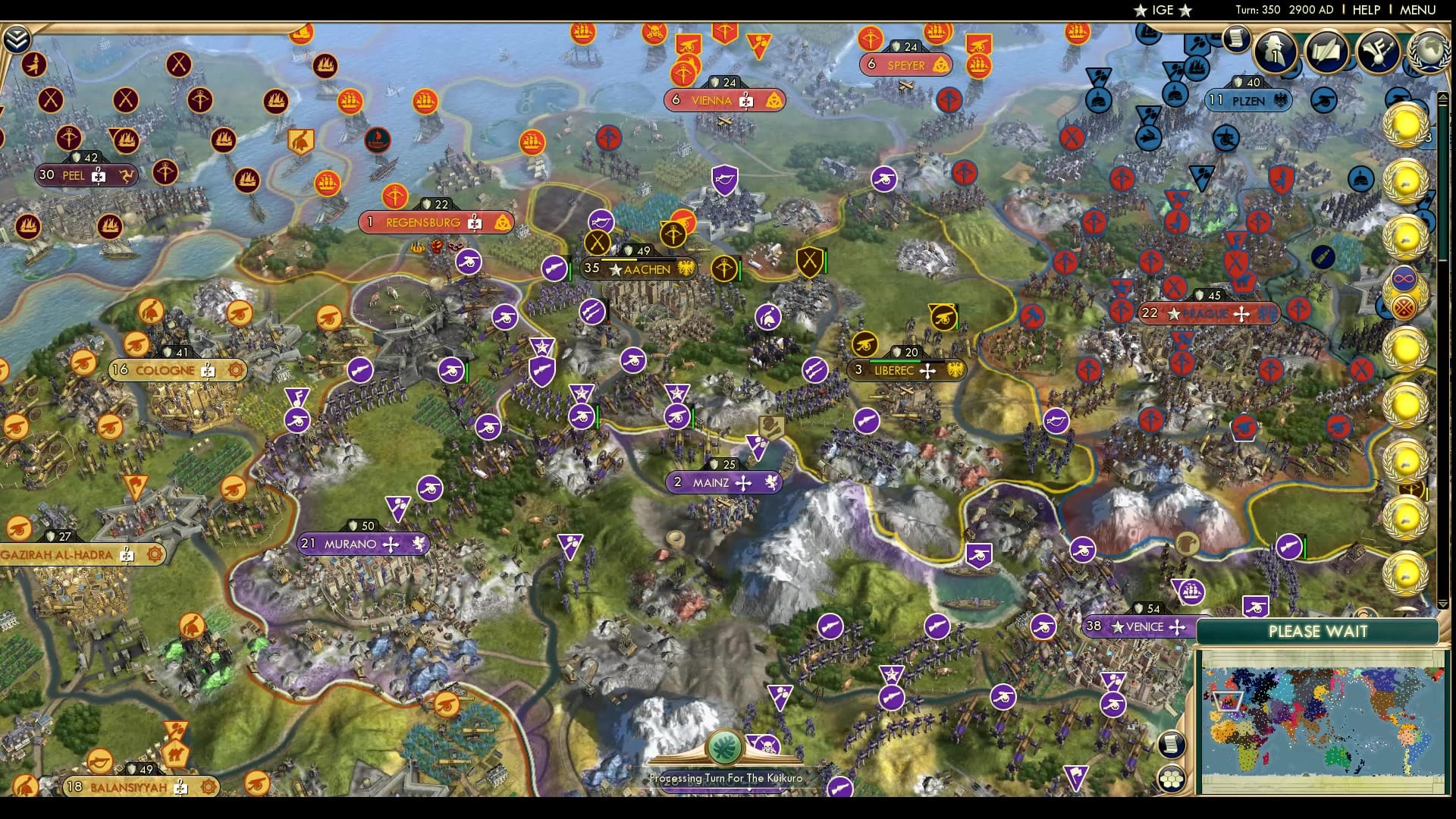1456x819 pixels.
Task: Open the Espionage overview spy icon
Action: coord(1276,52)
